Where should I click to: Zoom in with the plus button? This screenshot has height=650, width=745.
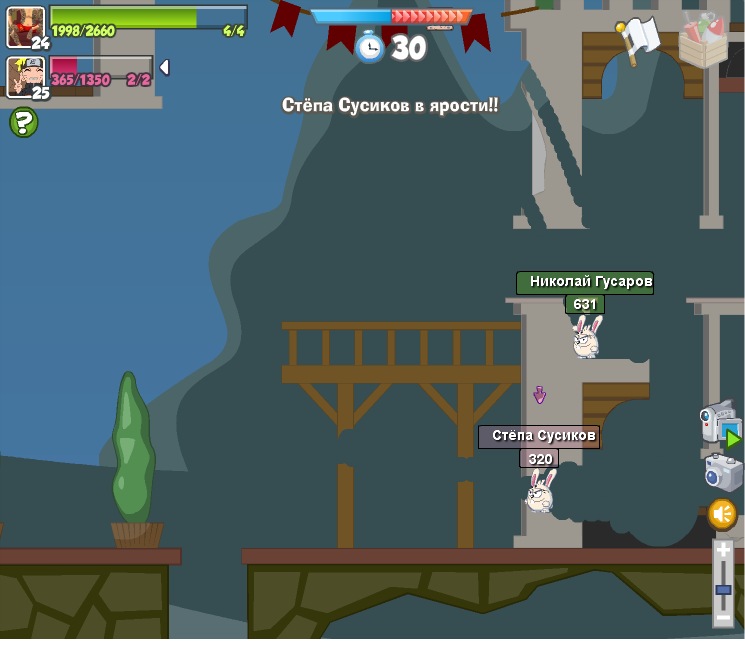pyautogui.click(x=723, y=551)
